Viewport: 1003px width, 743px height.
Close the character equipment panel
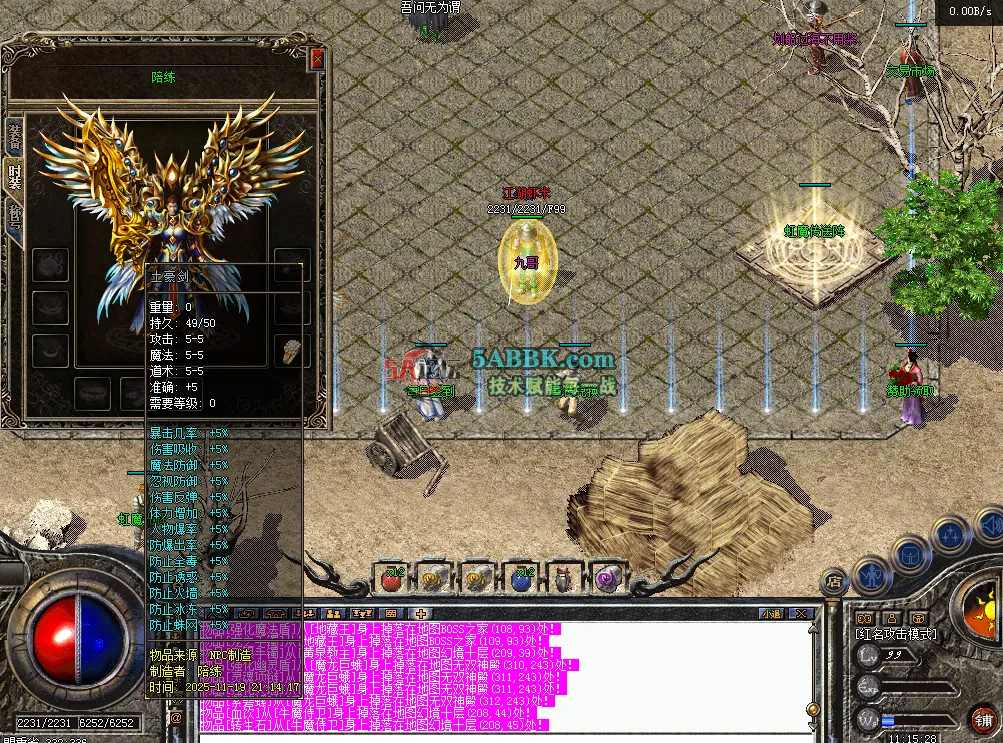pyautogui.click(x=317, y=59)
